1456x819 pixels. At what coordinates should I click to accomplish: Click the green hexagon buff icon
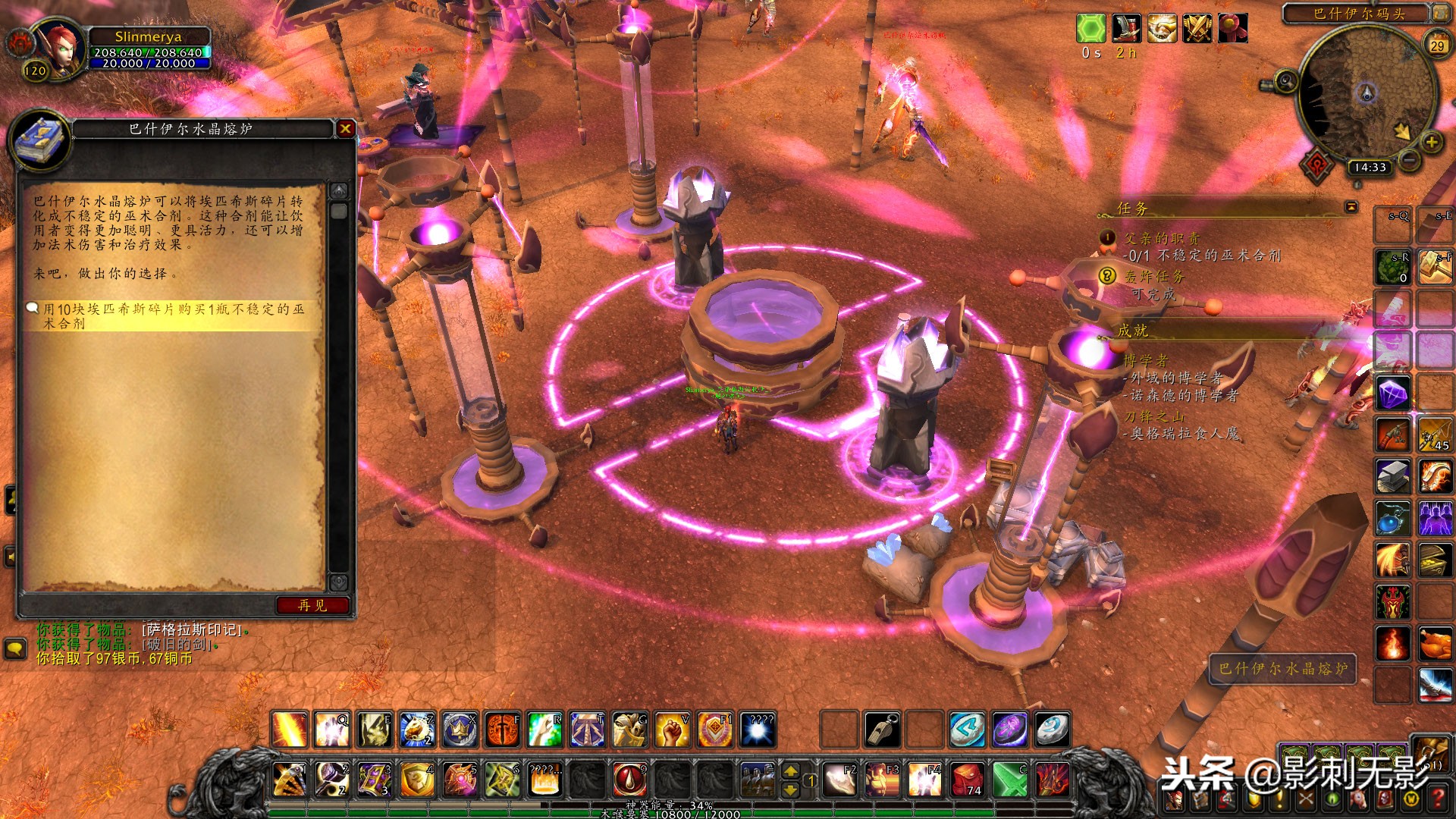(x=1090, y=29)
